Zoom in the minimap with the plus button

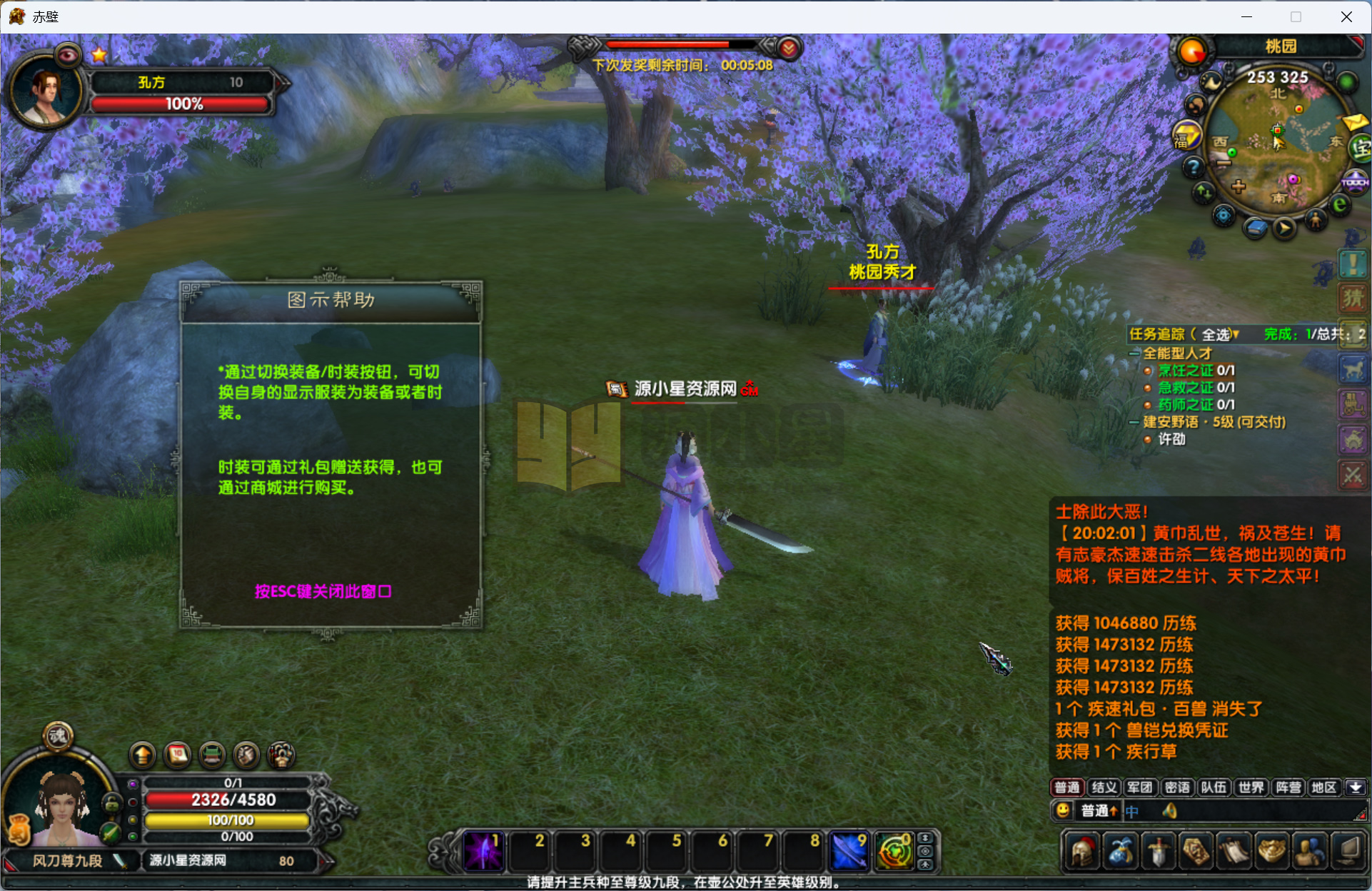tap(1238, 187)
